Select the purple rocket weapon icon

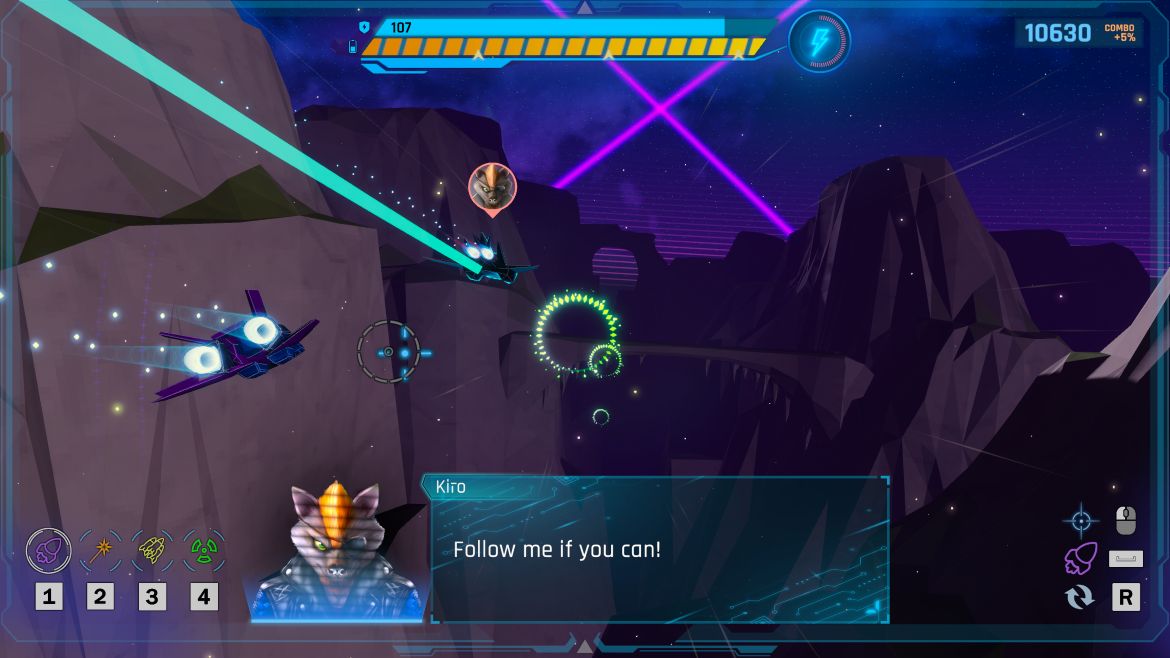(47, 549)
